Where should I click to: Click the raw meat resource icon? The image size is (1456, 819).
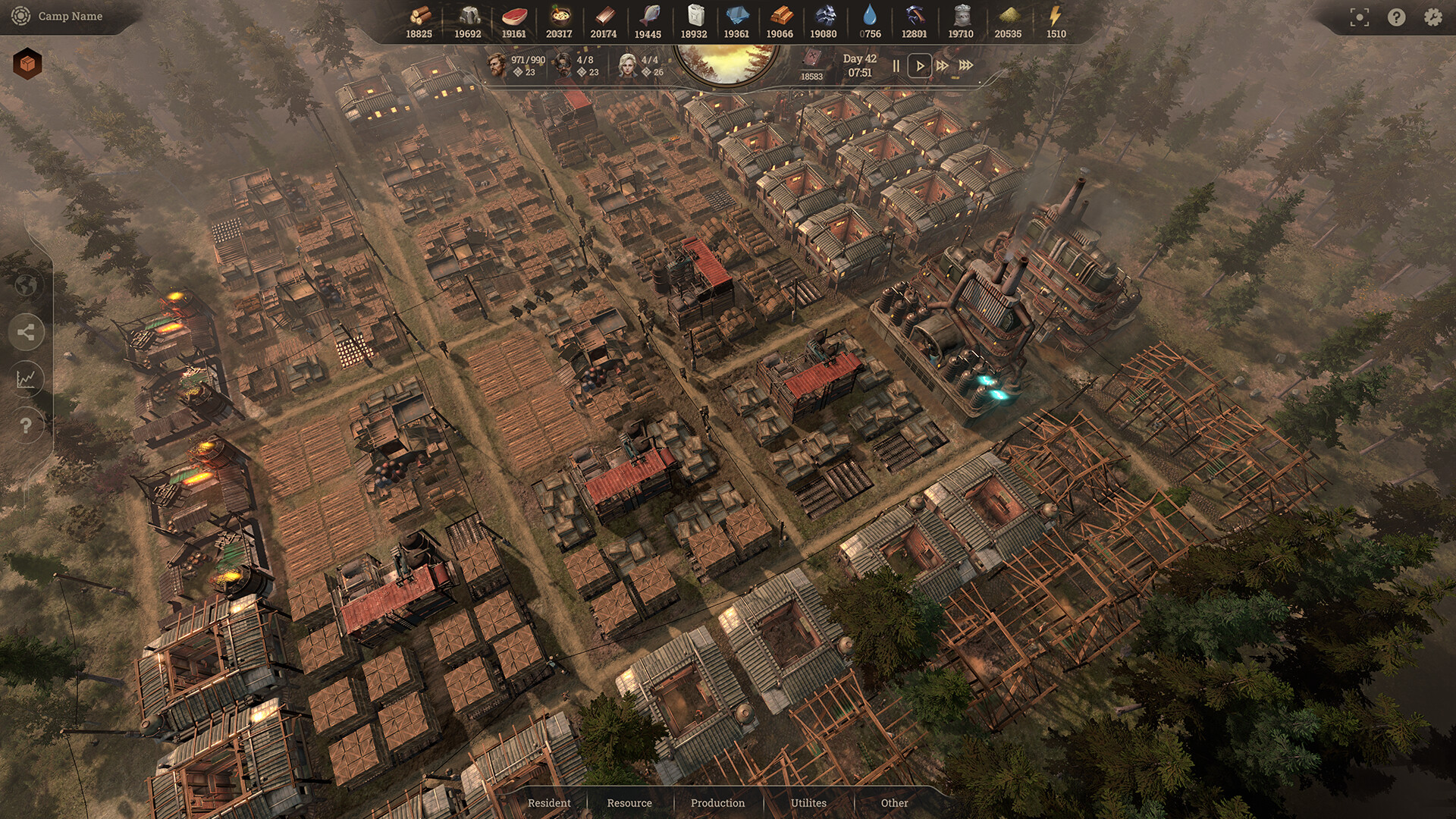pos(516,15)
